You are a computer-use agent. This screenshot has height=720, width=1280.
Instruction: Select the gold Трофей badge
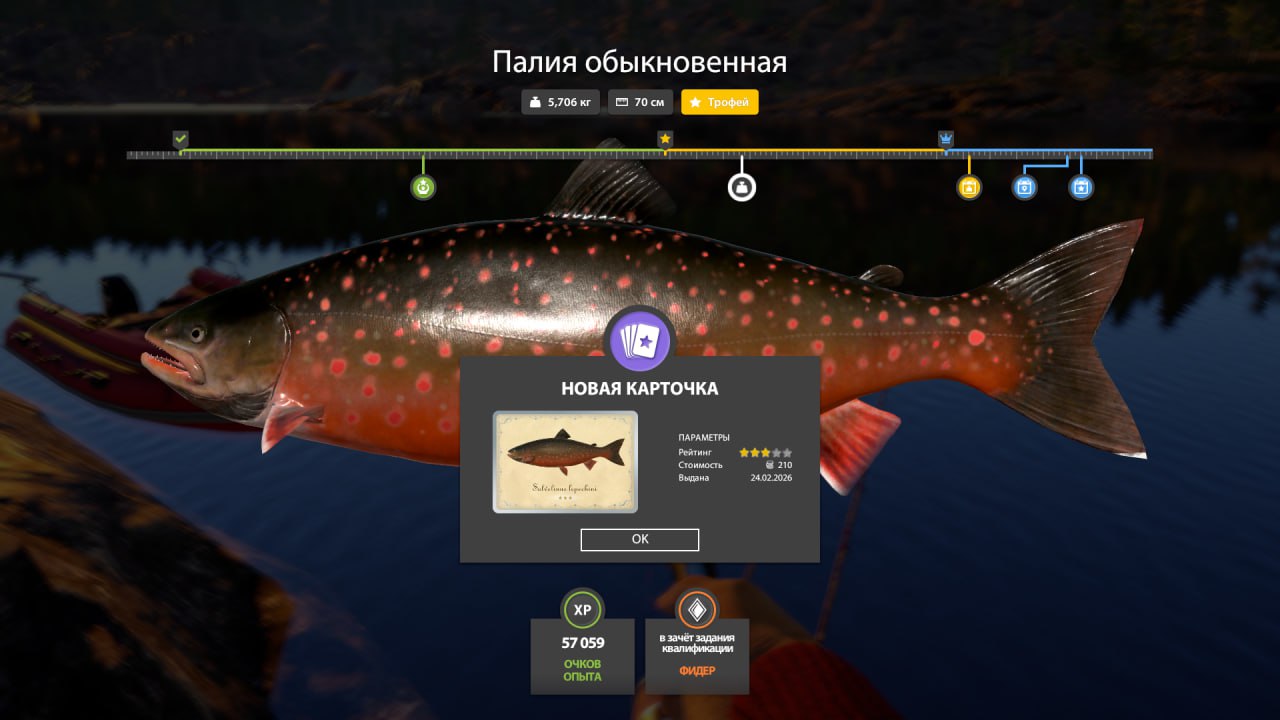point(719,101)
